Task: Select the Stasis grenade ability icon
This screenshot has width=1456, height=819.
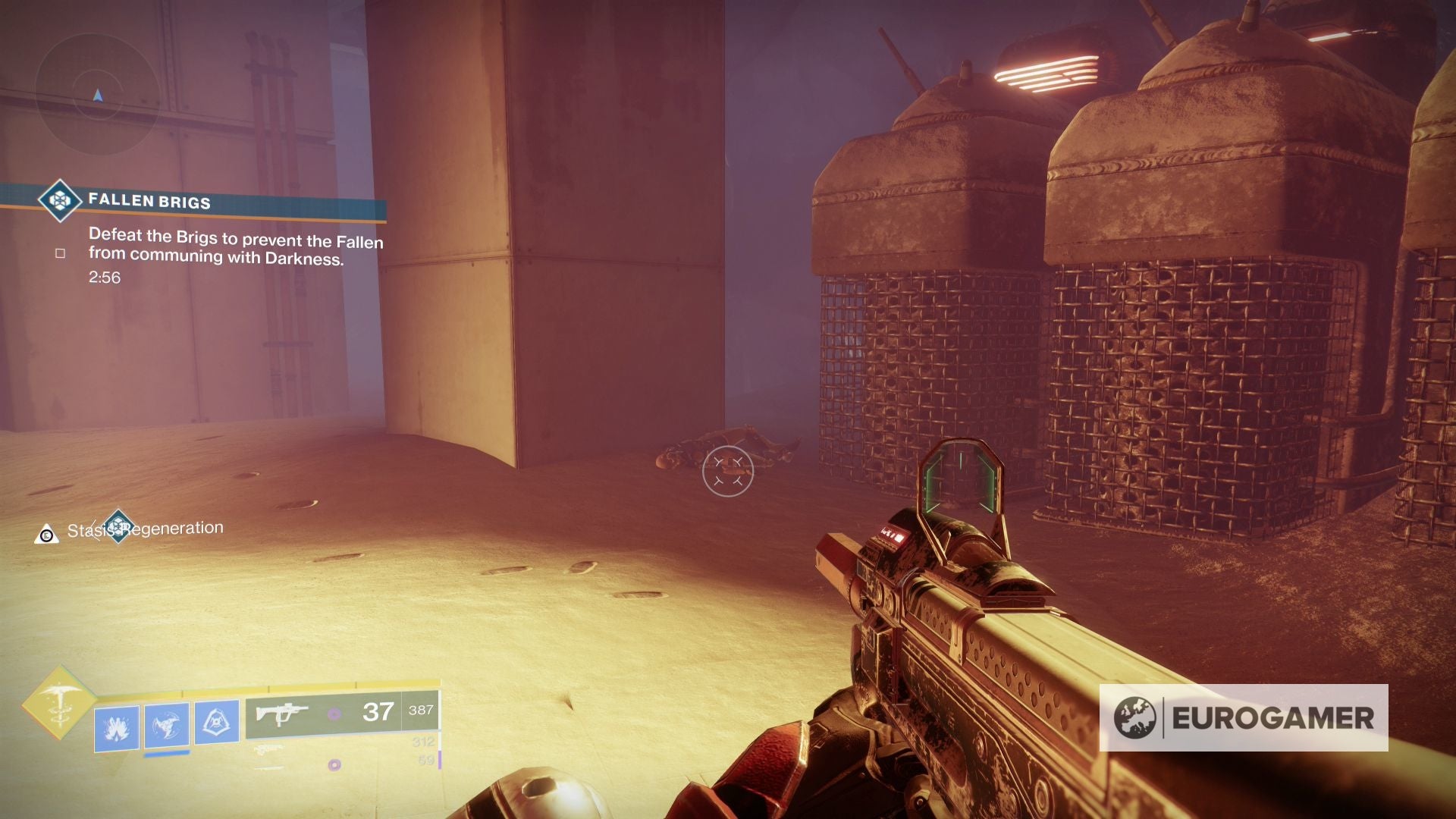Action: click(116, 728)
